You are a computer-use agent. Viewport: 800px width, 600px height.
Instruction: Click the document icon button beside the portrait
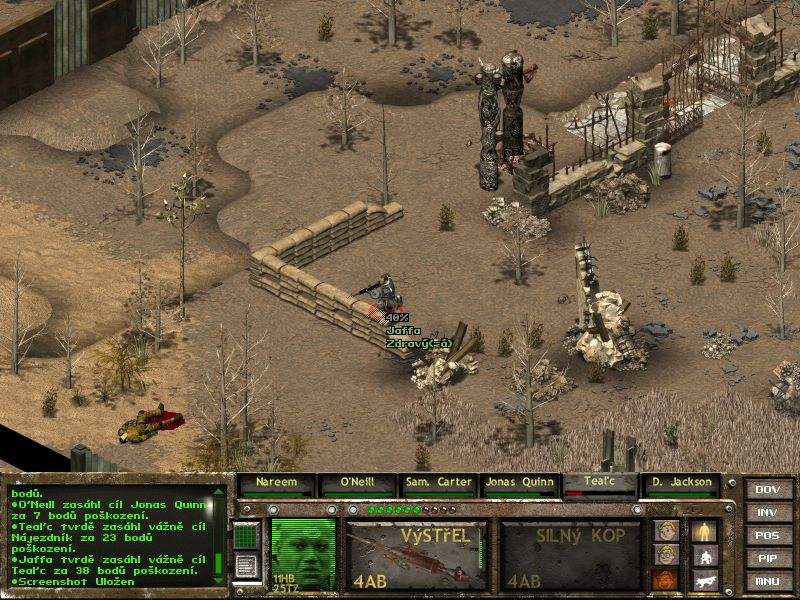pyautogui.click(x=246, y=567)
